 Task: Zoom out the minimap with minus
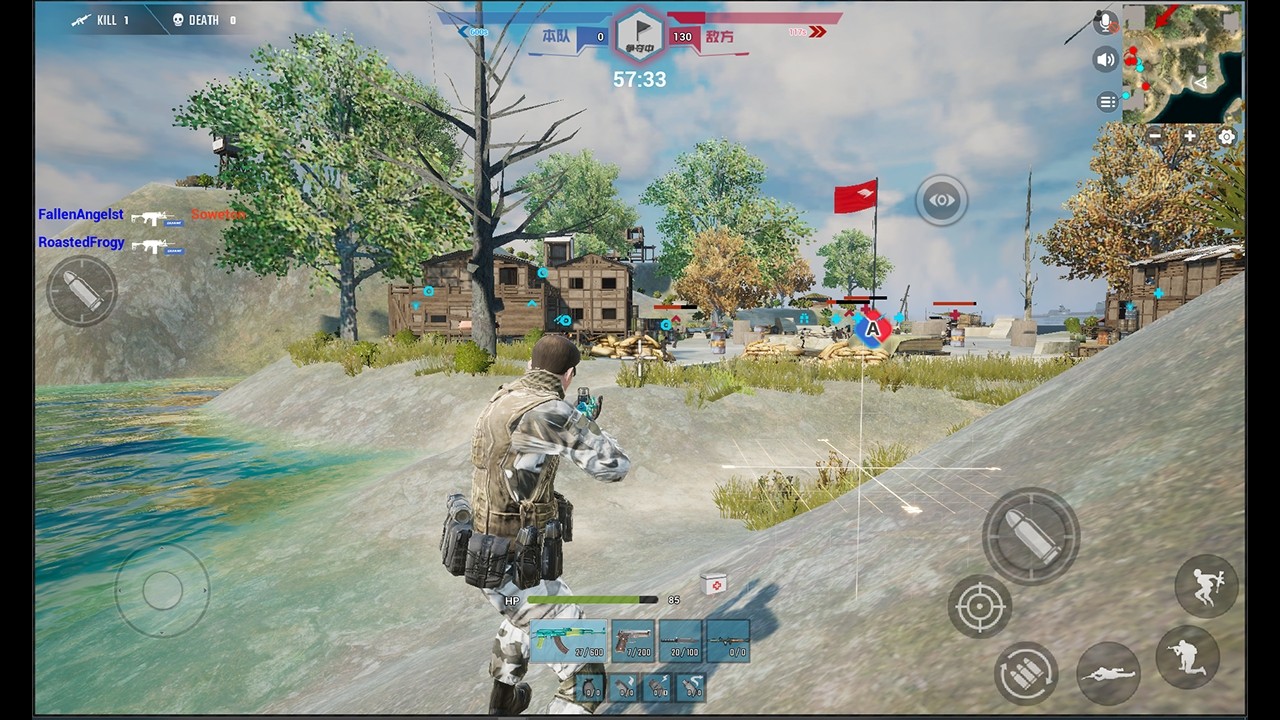tap(1155, 136)
